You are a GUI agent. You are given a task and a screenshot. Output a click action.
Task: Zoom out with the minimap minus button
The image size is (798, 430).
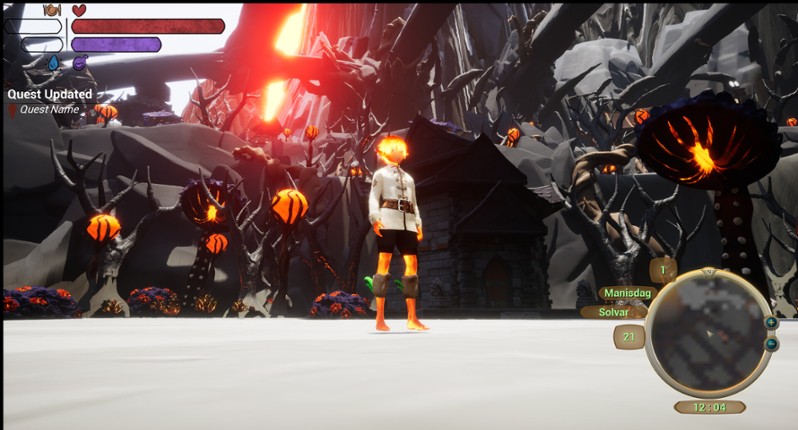point(771,344)
